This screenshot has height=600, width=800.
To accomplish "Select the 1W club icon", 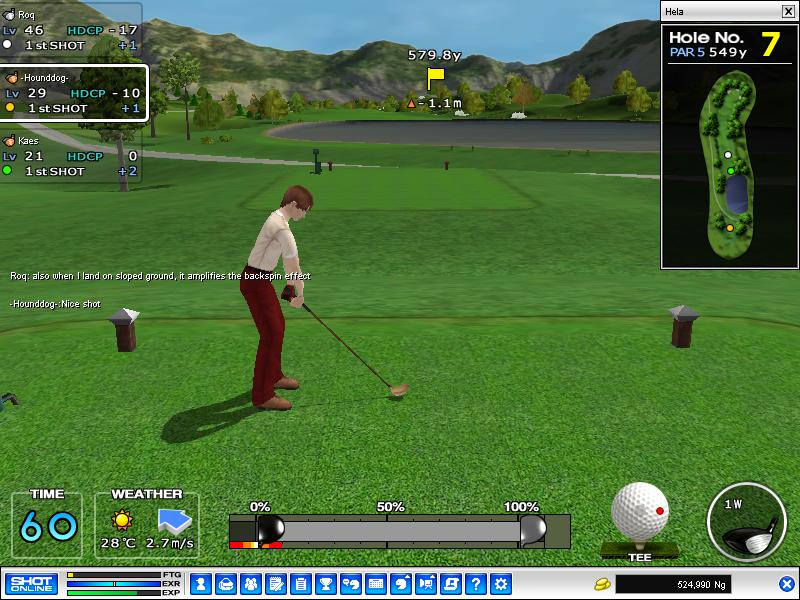I will (746, 522).
